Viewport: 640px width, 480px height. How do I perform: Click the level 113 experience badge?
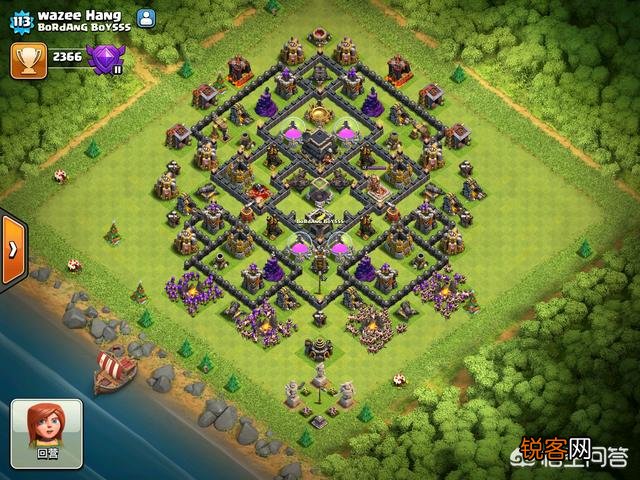(x=21, y=20)
